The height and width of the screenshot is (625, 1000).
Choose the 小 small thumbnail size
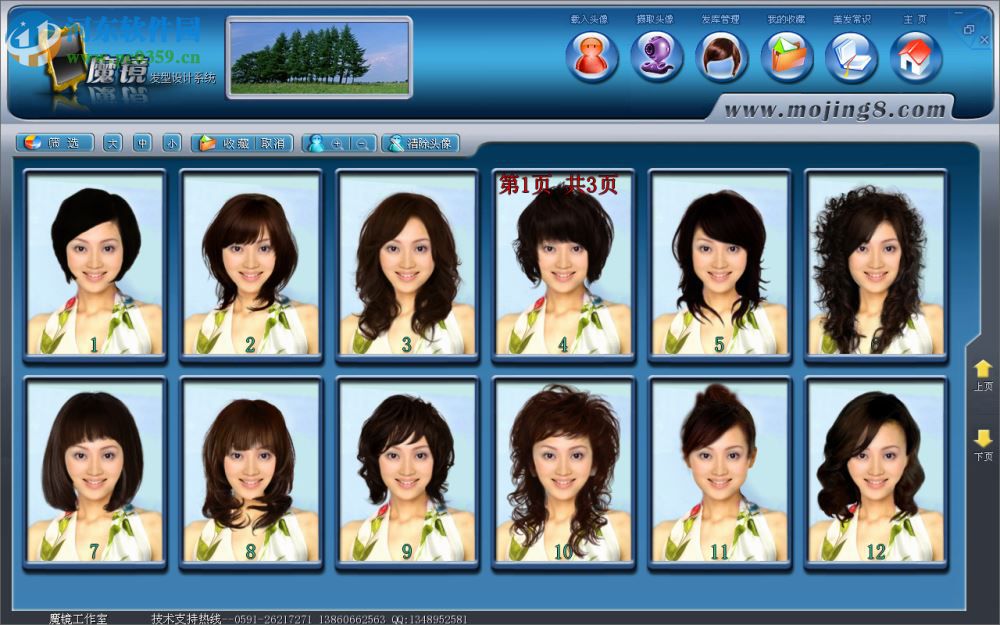click(172, 143)
